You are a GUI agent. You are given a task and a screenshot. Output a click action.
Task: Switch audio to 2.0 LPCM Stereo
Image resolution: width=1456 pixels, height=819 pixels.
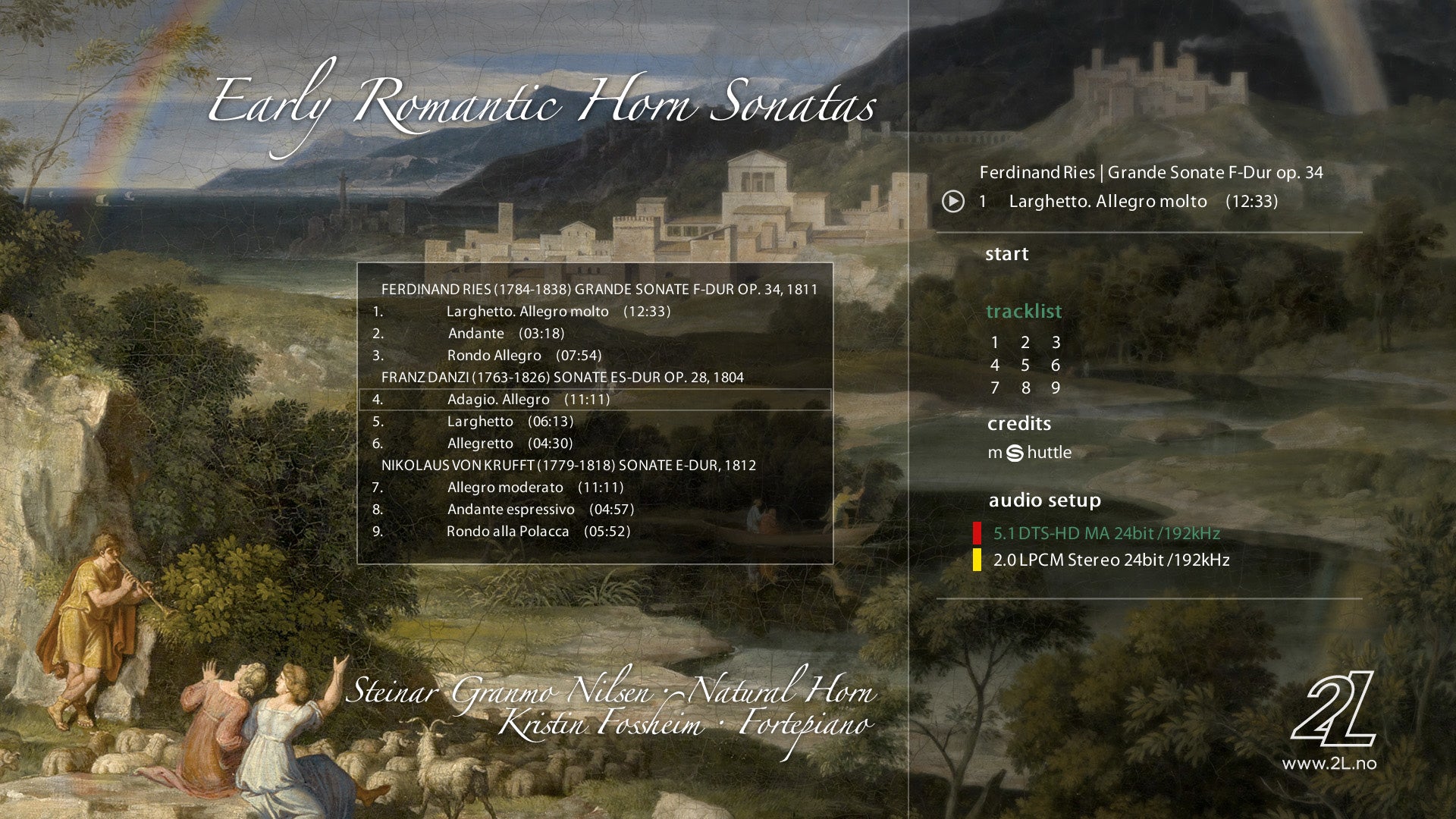[x=1111, y=560]
